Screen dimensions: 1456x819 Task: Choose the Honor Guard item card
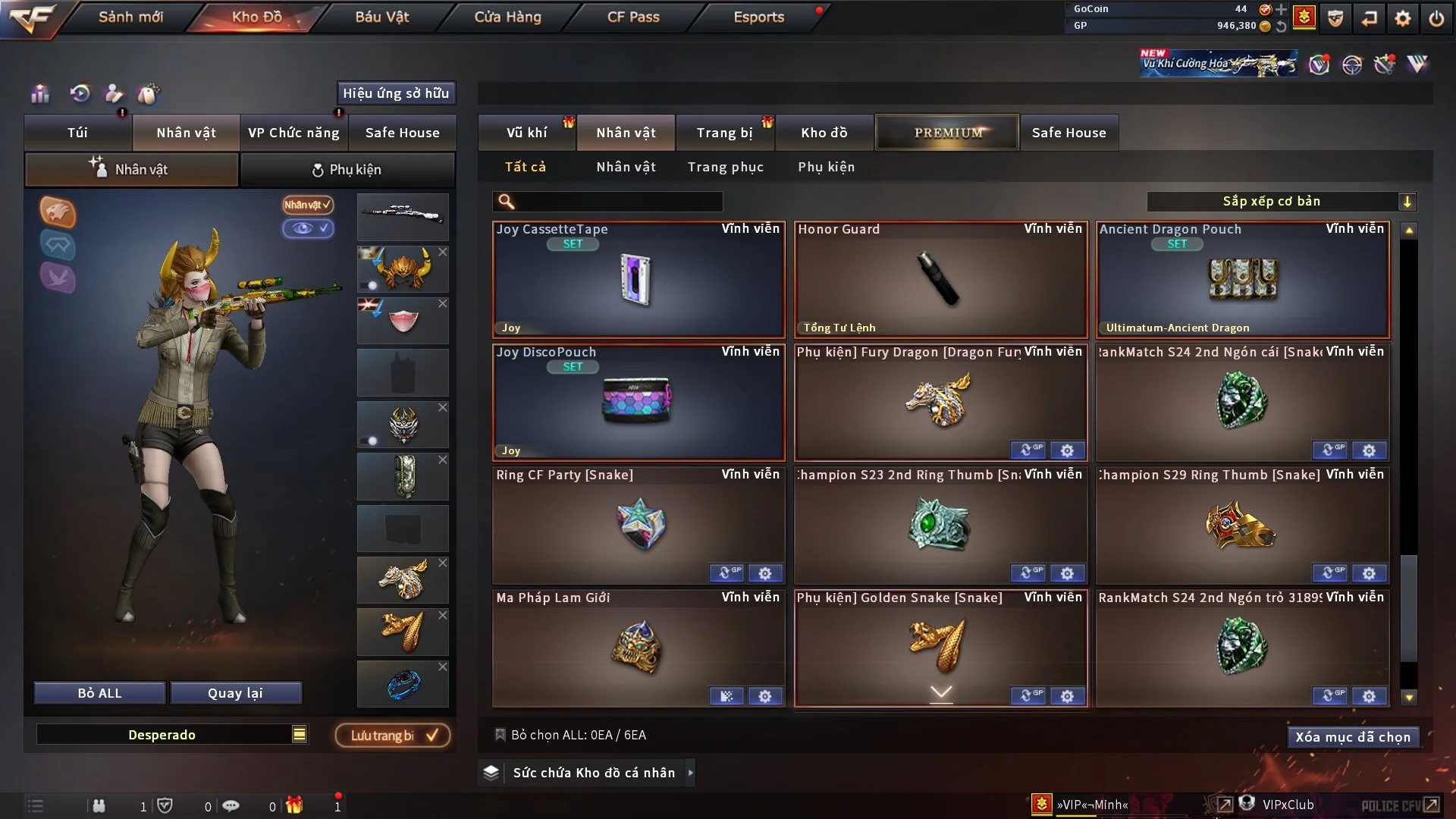click(x=940, y=281)
